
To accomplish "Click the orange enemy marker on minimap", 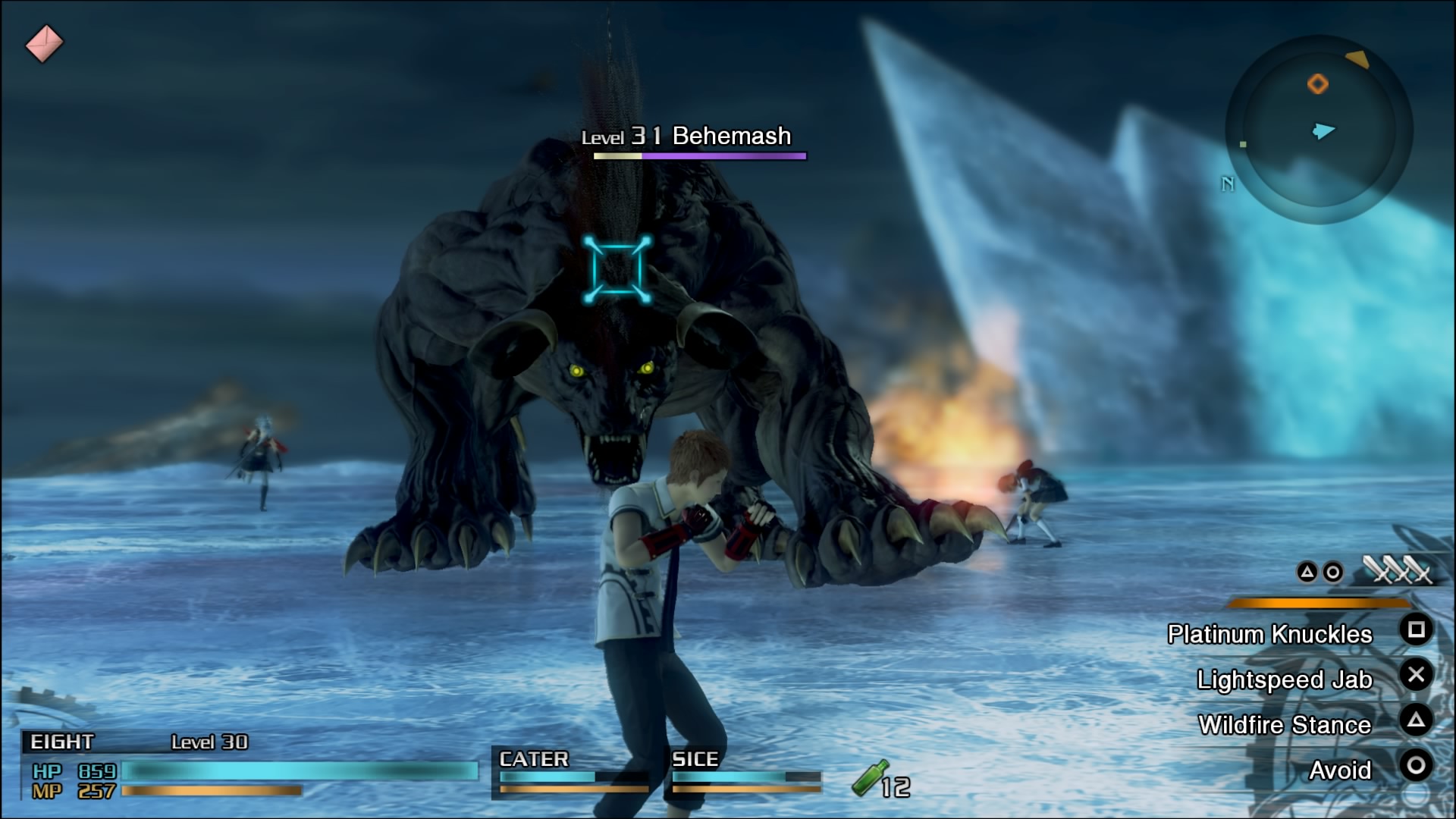I will click(1318, 83).
